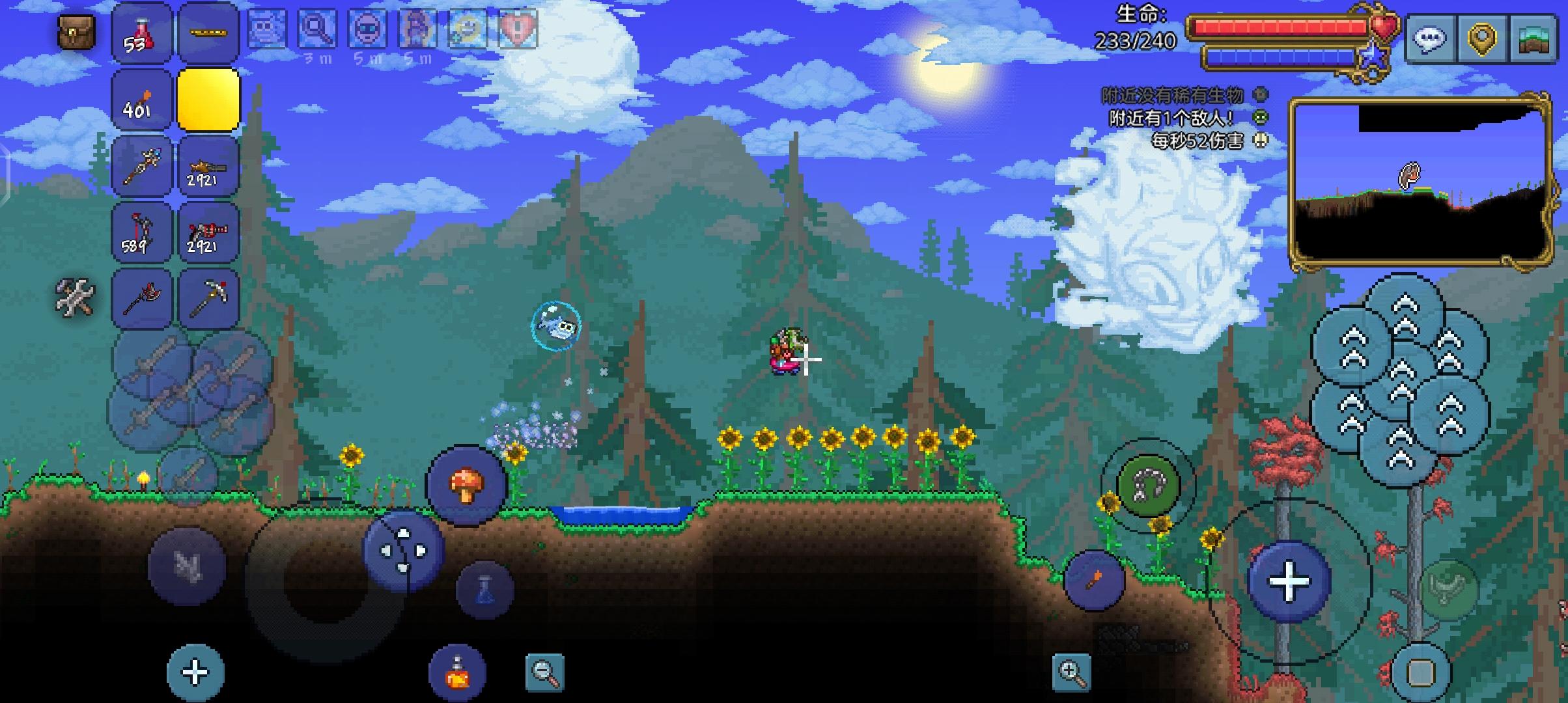Screen dimensions: 1568x703
Task: Open the inventory backpack
Action: 75,31
